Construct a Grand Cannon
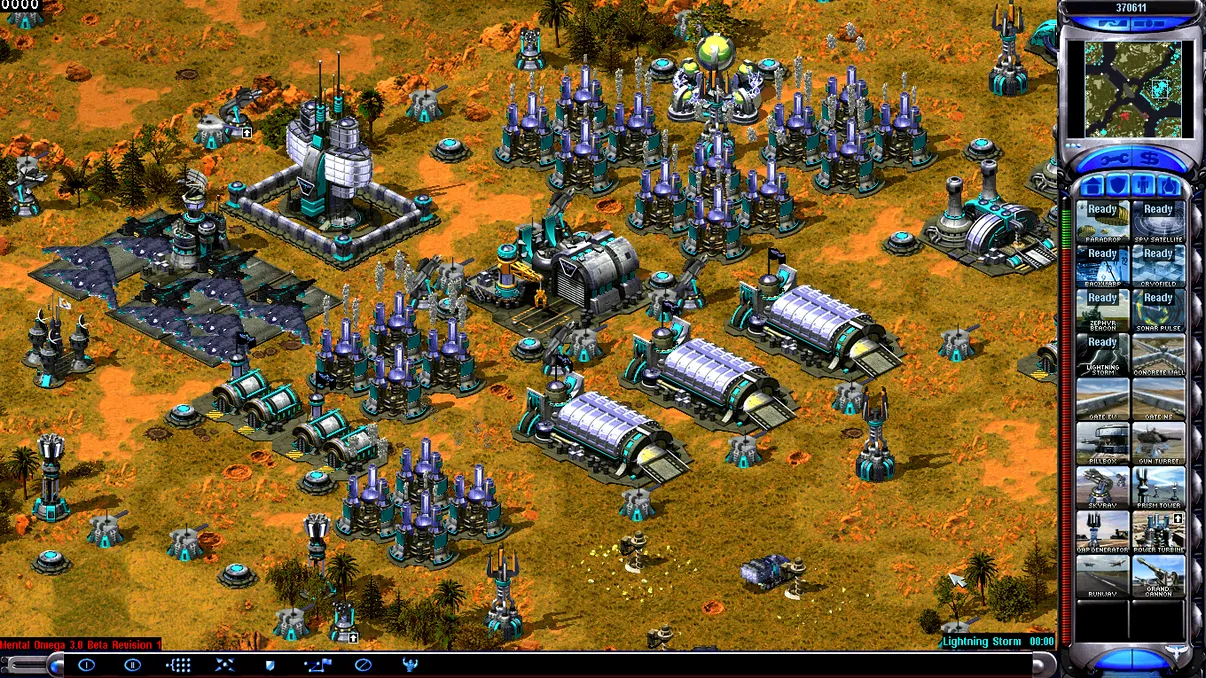Screen dimensions: 1206x678 (1158, 574)
